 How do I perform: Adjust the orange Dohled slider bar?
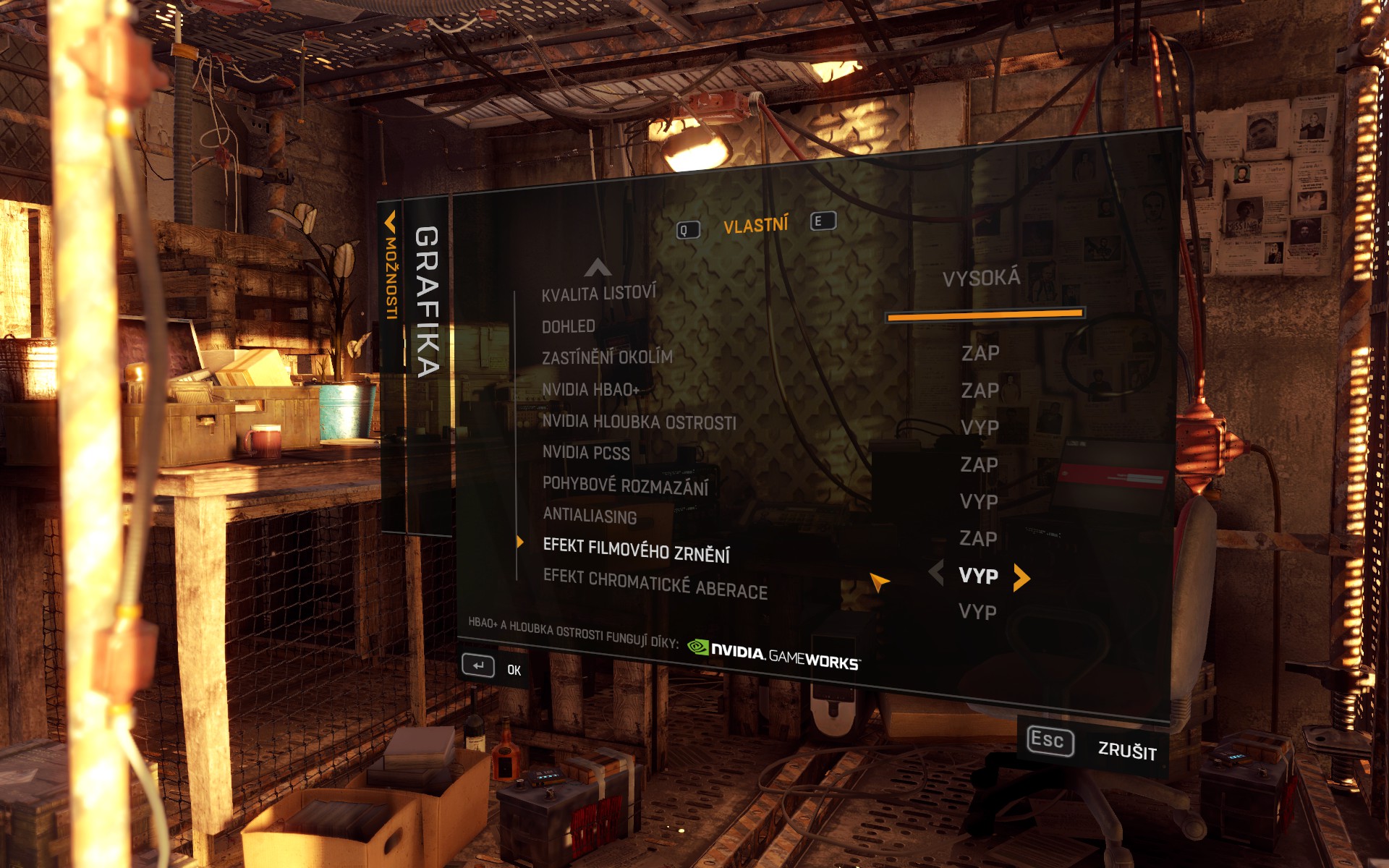click(984, 315)
